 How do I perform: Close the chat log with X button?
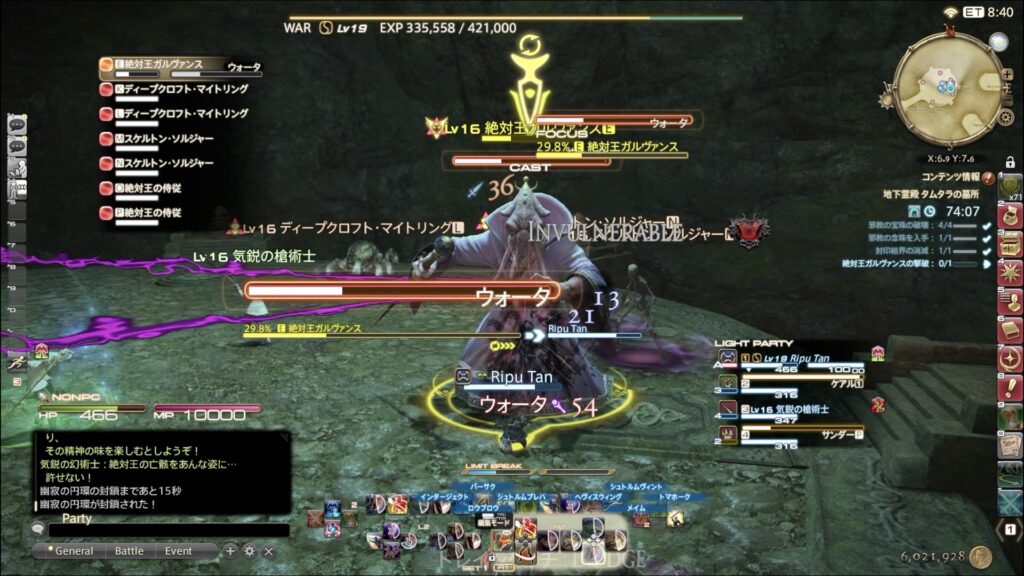[x=268, y=551]
